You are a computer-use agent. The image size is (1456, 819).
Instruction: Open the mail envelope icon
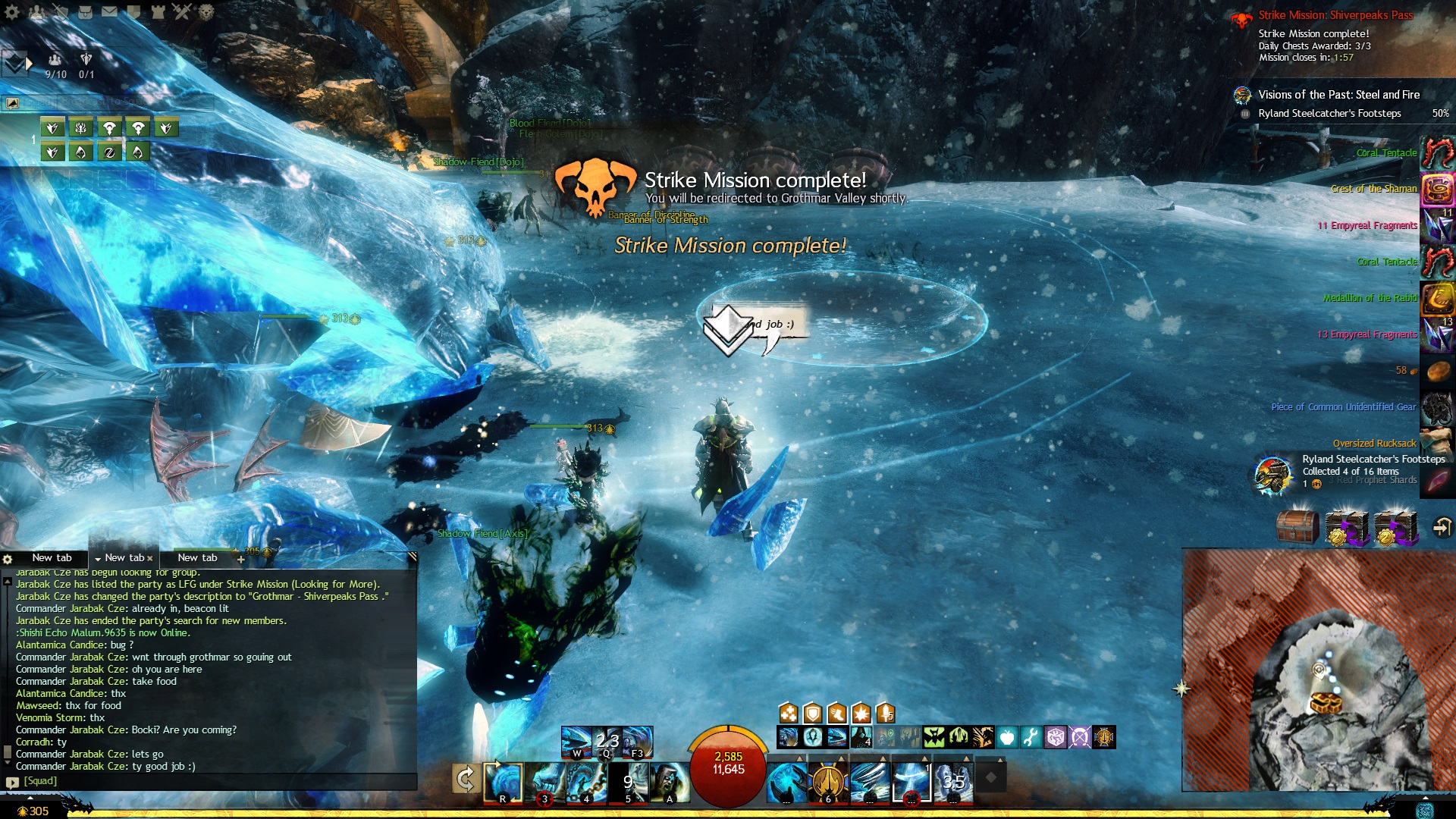[x=109, y=11]
